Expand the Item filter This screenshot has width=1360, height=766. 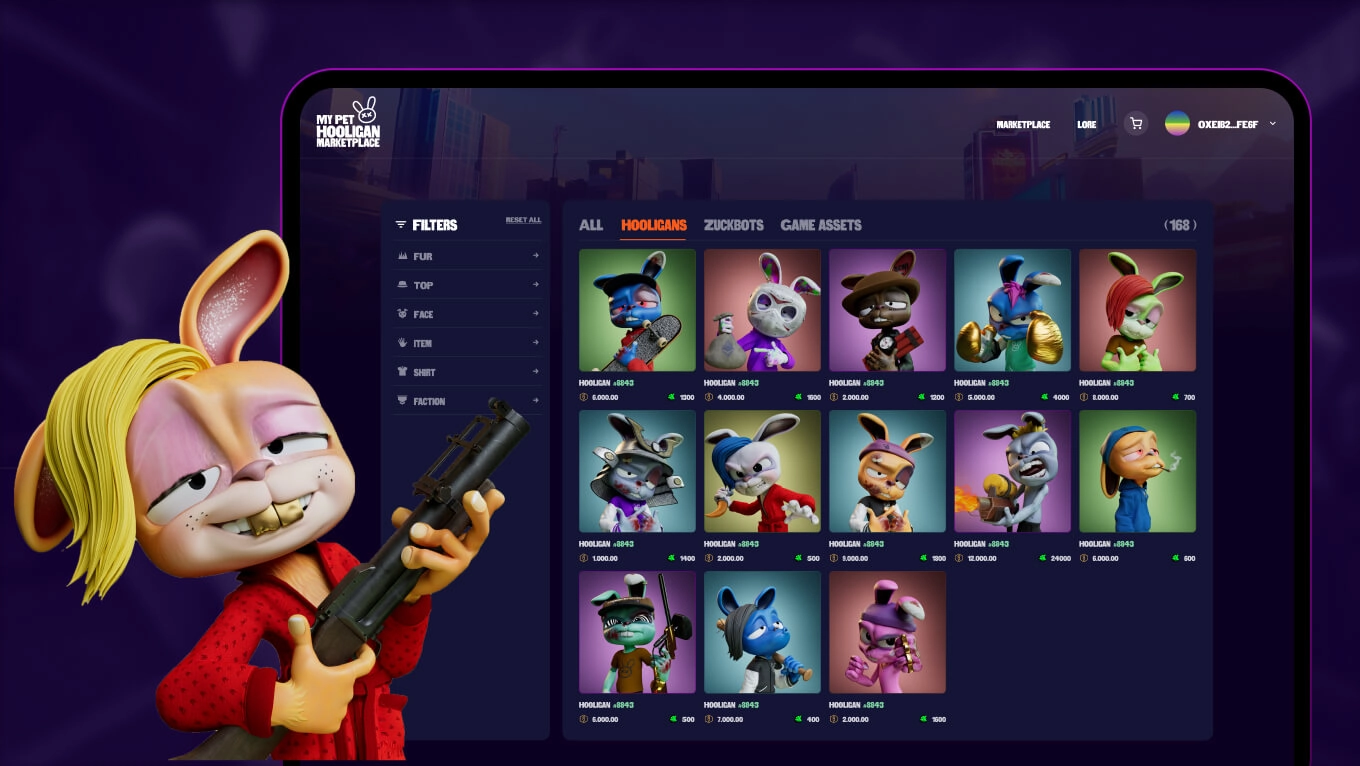pyautogui.click(x=468, y=343)
